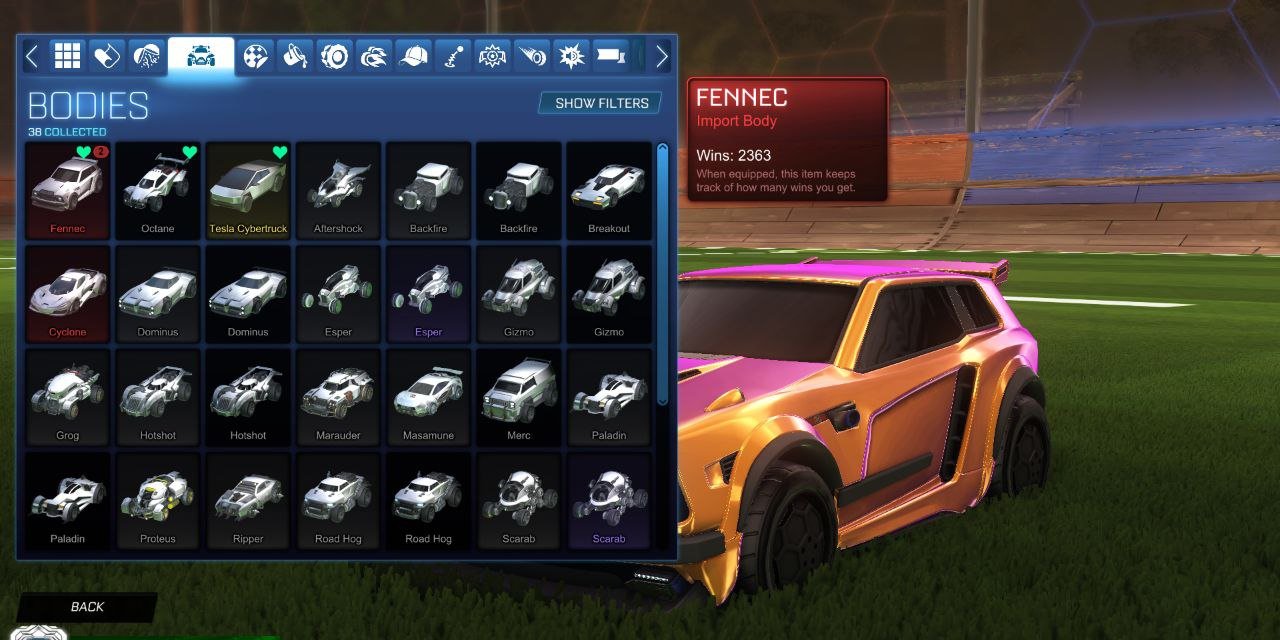Viewport: 1280px width, 640px height.
Task: Switch to the wheels tab
Action: [x=334, y=56]
